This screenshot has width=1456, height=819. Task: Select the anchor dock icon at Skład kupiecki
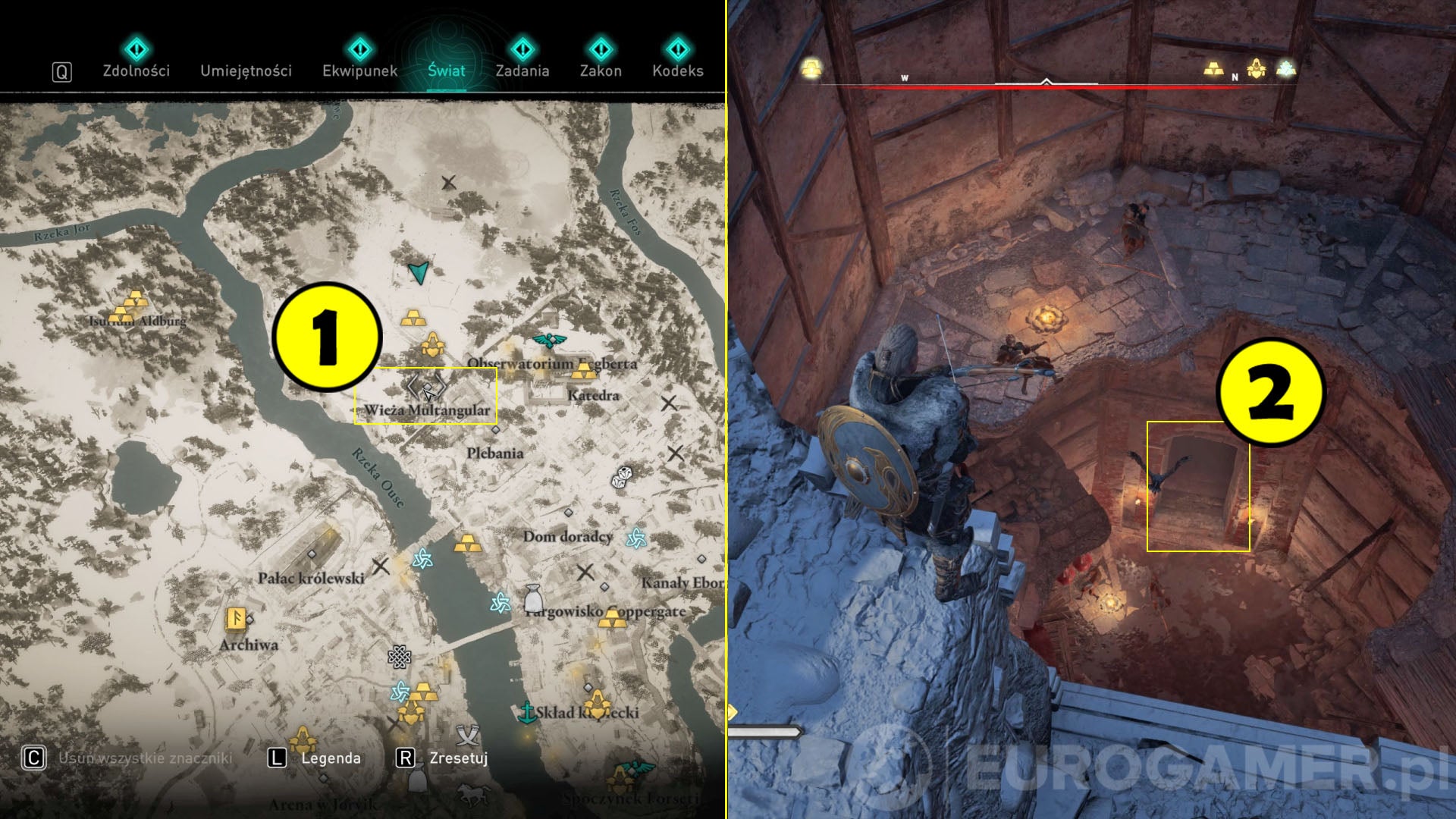coord(528,711)
